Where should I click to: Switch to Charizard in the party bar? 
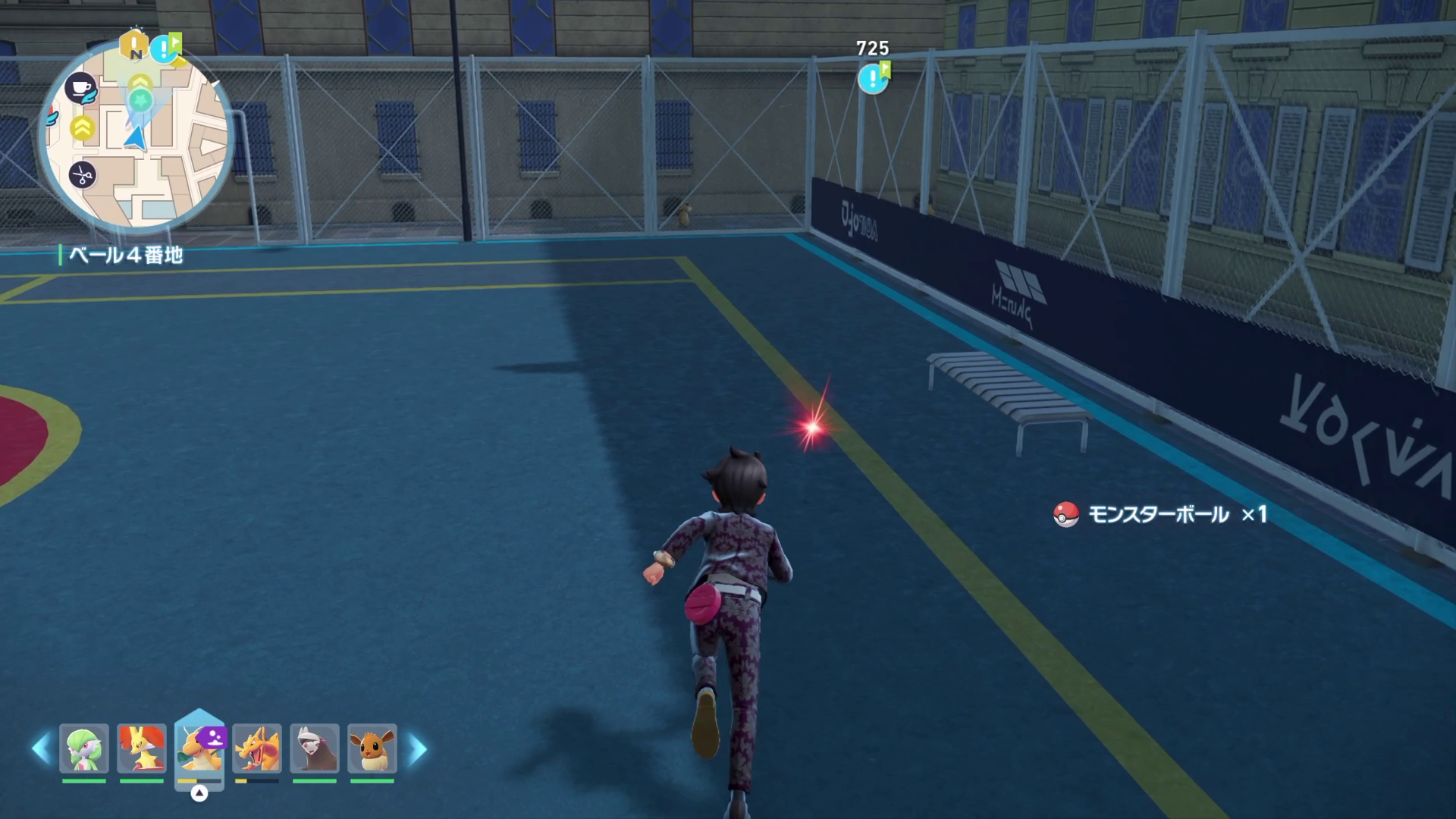pos(257,748)
